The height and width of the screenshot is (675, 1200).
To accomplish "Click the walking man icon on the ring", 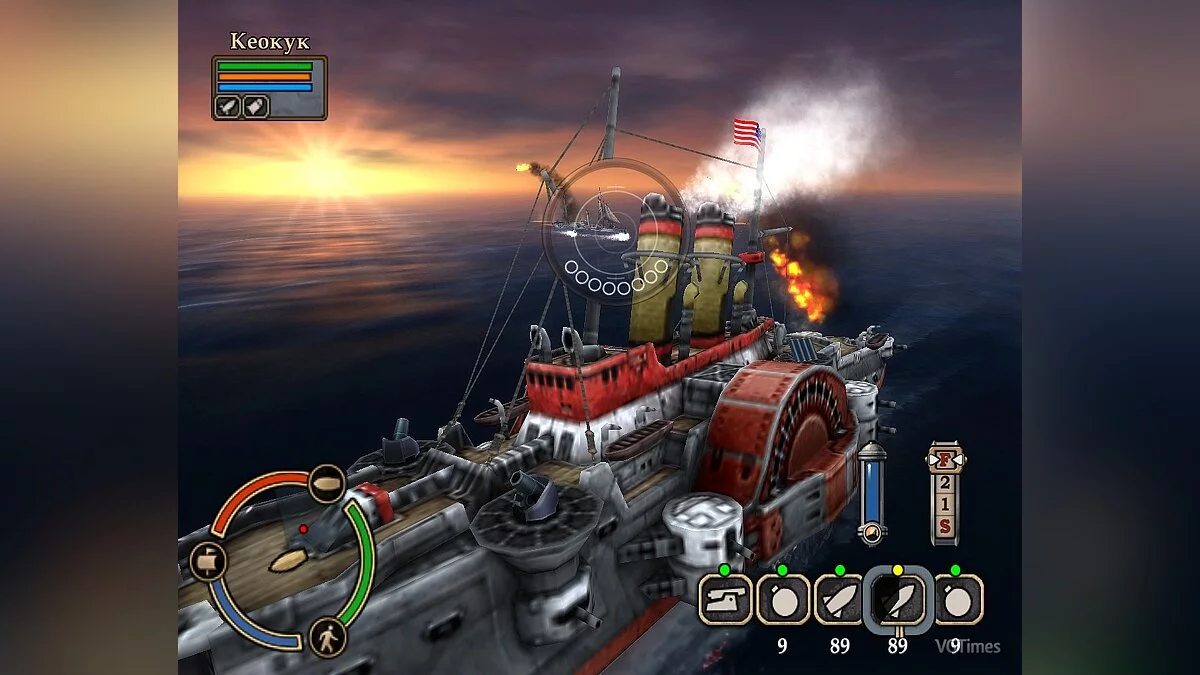I will (x=327, y=637).
